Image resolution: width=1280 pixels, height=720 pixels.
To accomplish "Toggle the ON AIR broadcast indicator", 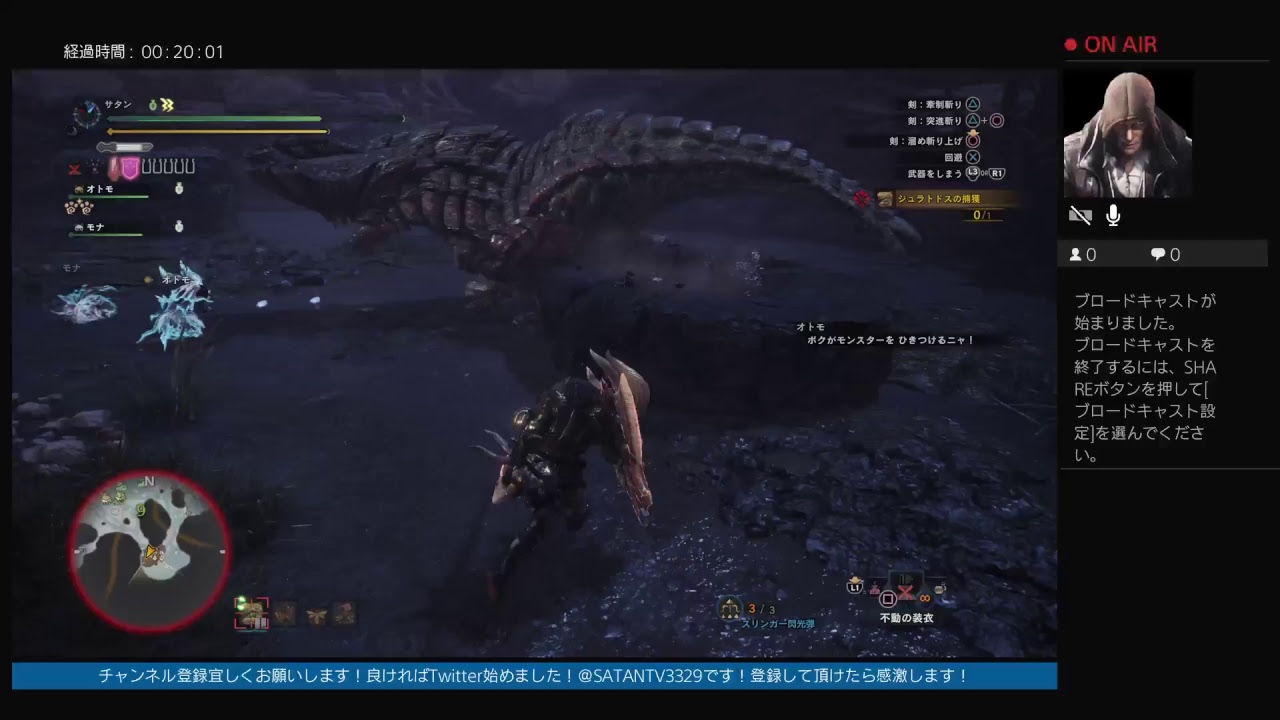I will (x=1110, y=44).
